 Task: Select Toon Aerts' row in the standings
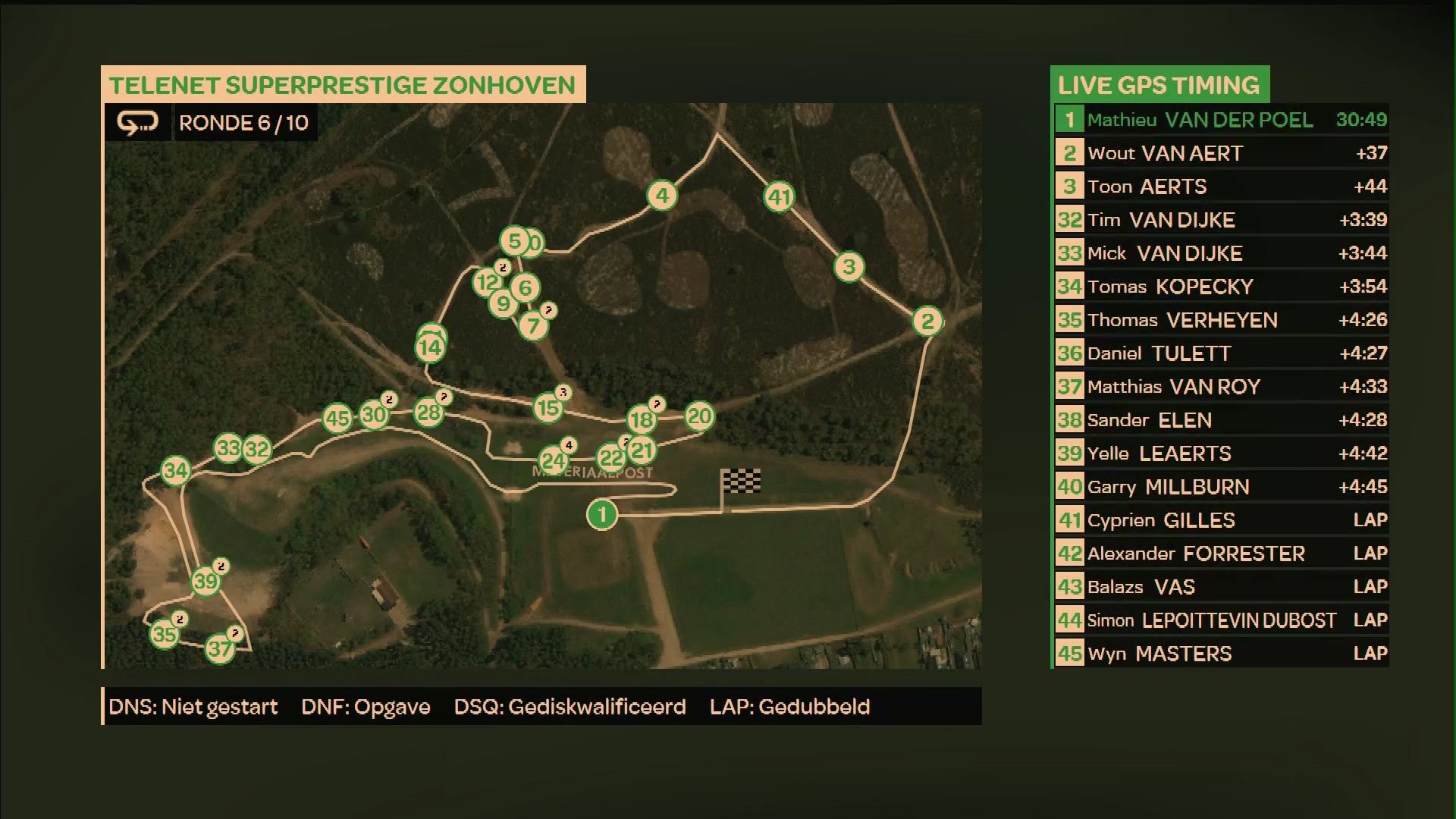pos(1221,187)
